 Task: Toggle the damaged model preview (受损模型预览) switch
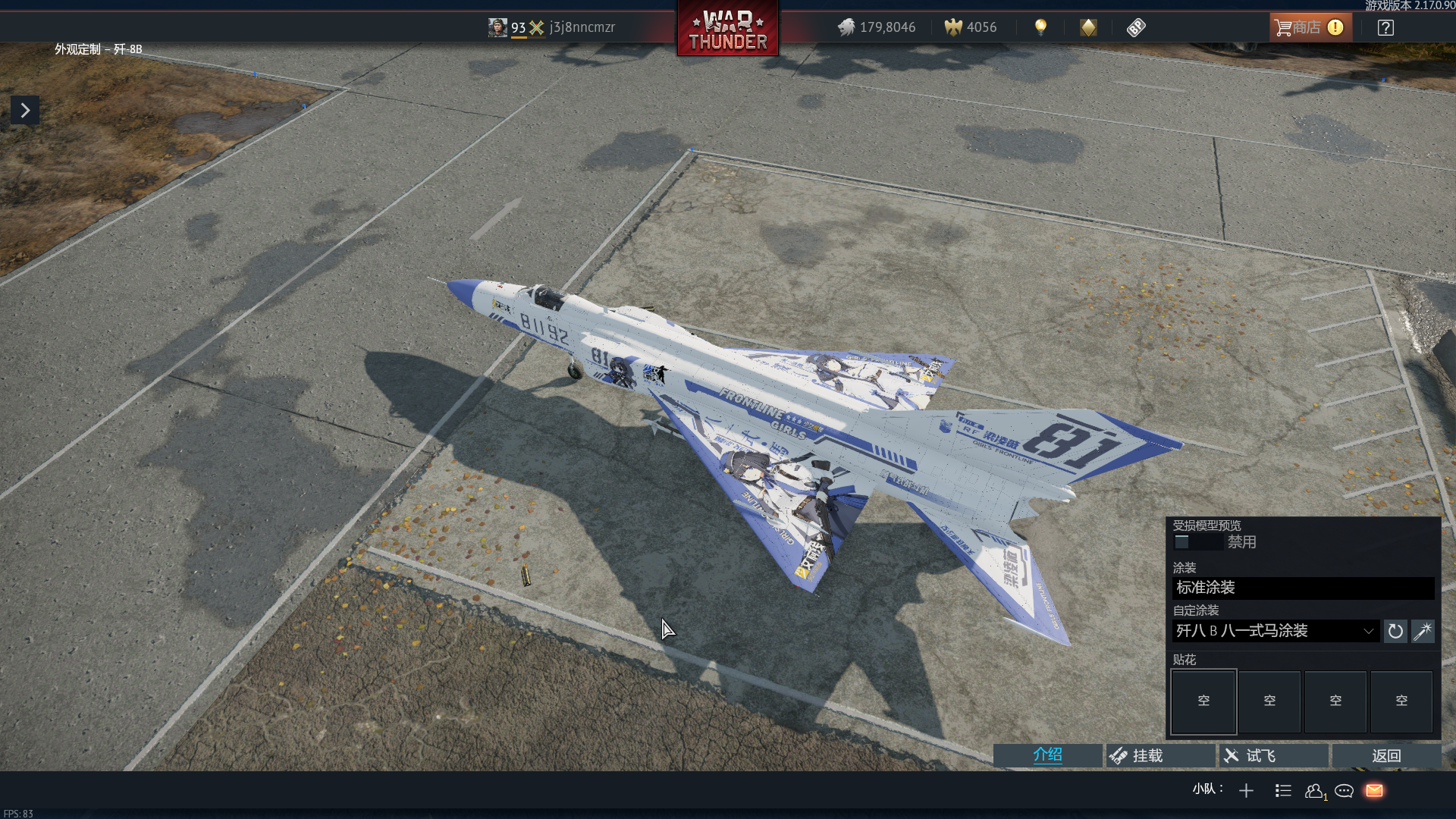[x=1197, y=542]
